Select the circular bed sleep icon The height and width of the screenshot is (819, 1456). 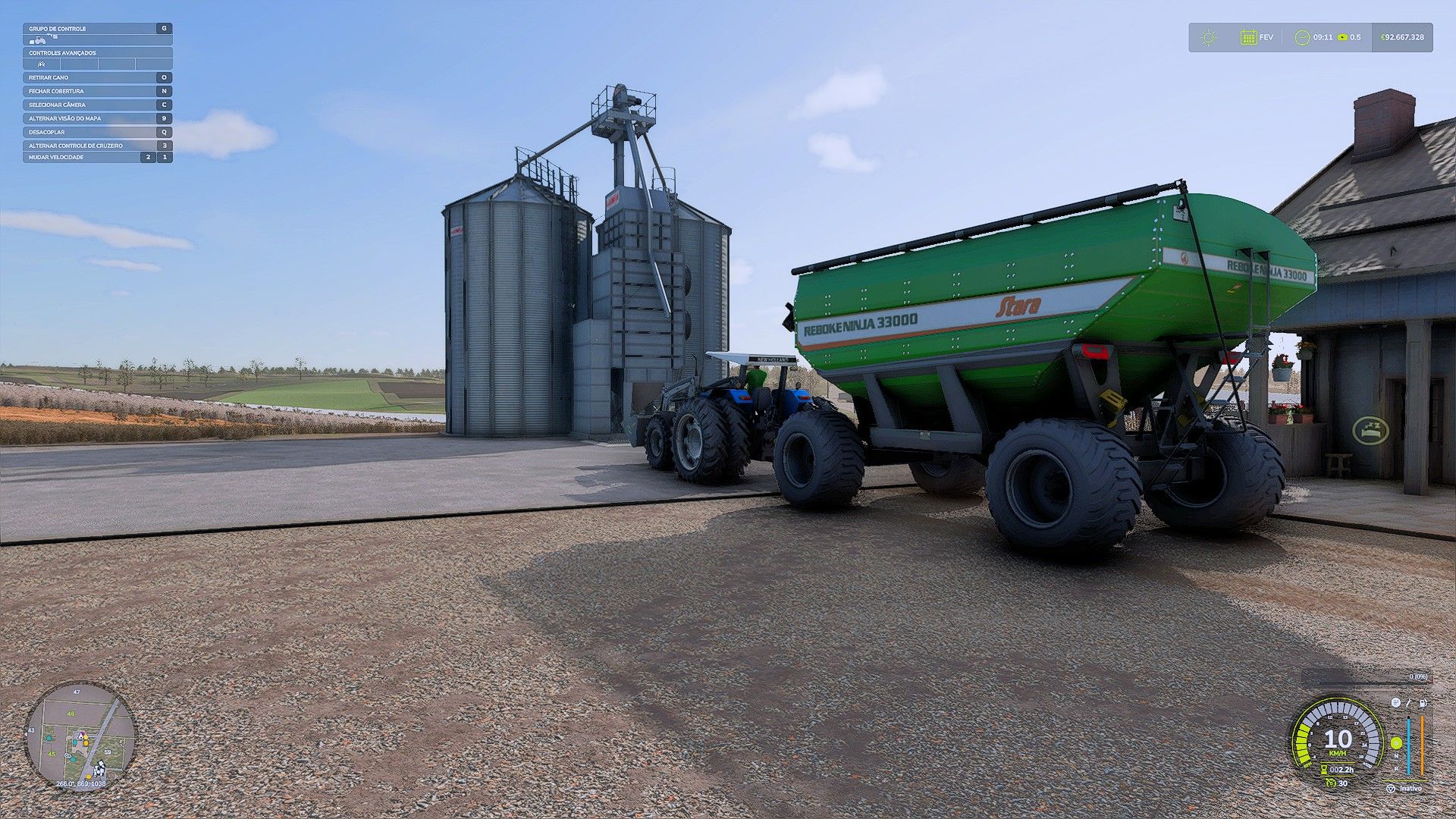(x=1370, y=431)
